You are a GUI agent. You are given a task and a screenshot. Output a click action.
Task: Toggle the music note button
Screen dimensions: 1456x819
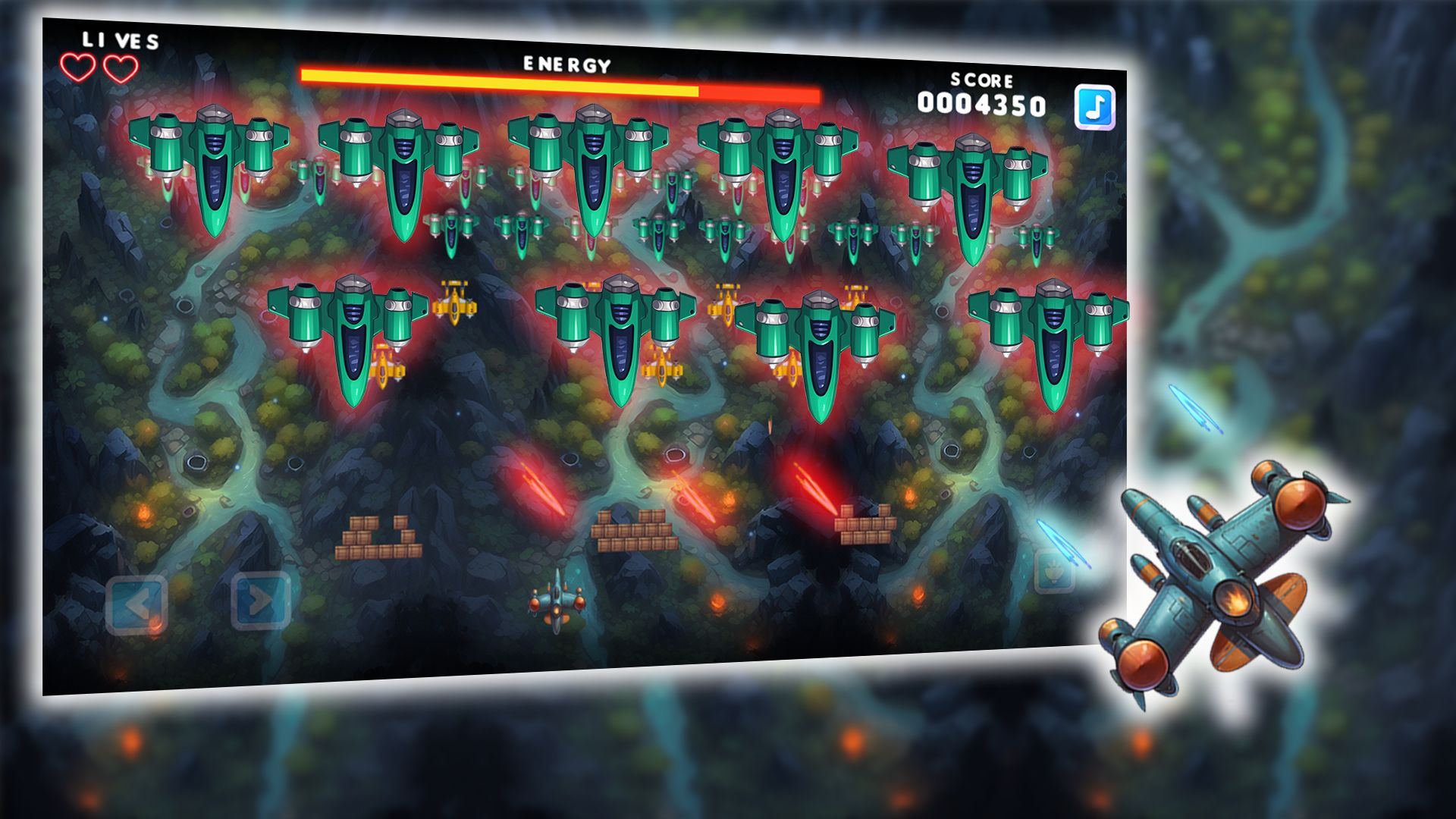pos(1094,107)
